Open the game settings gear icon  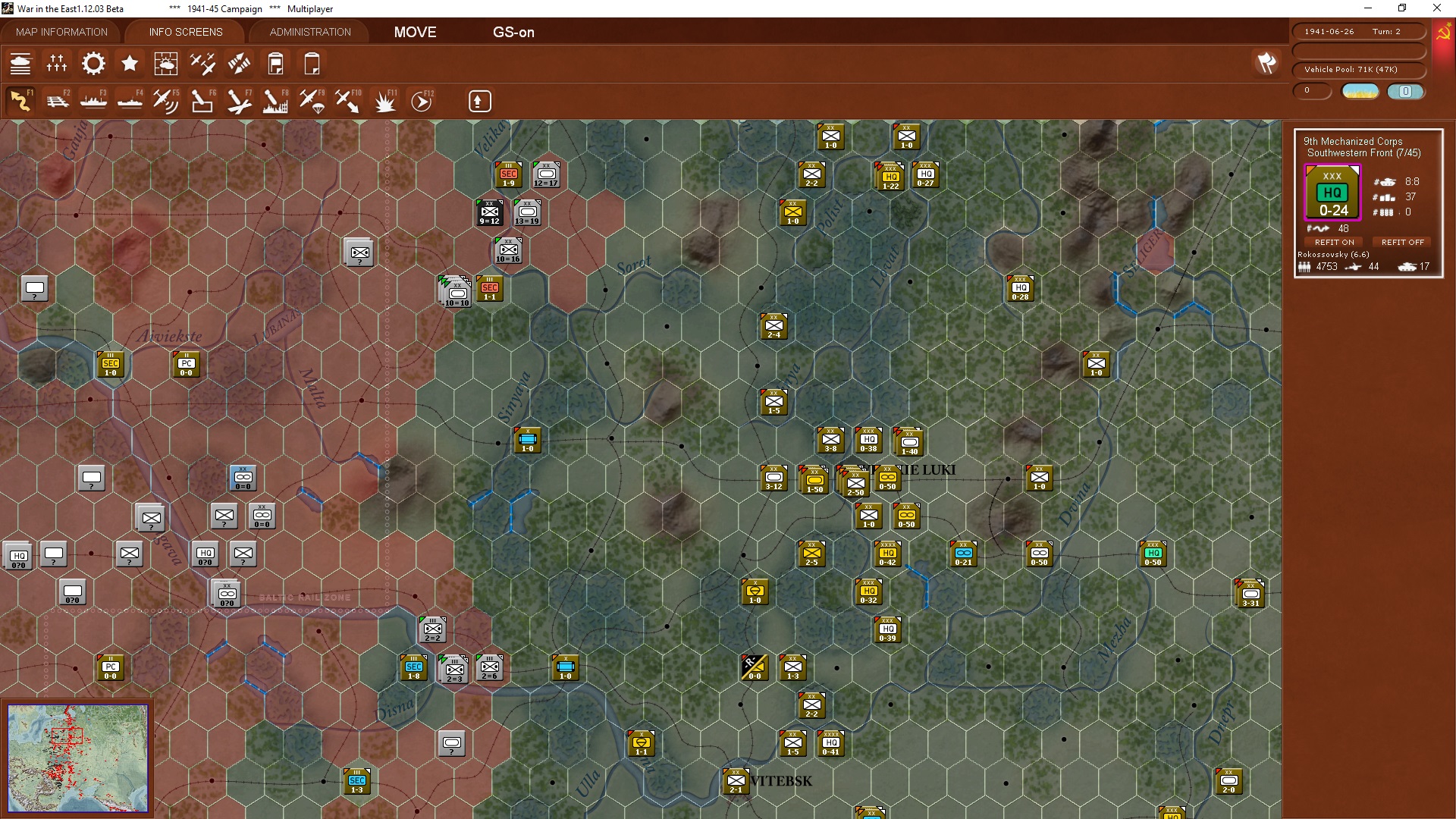point(93,64)
